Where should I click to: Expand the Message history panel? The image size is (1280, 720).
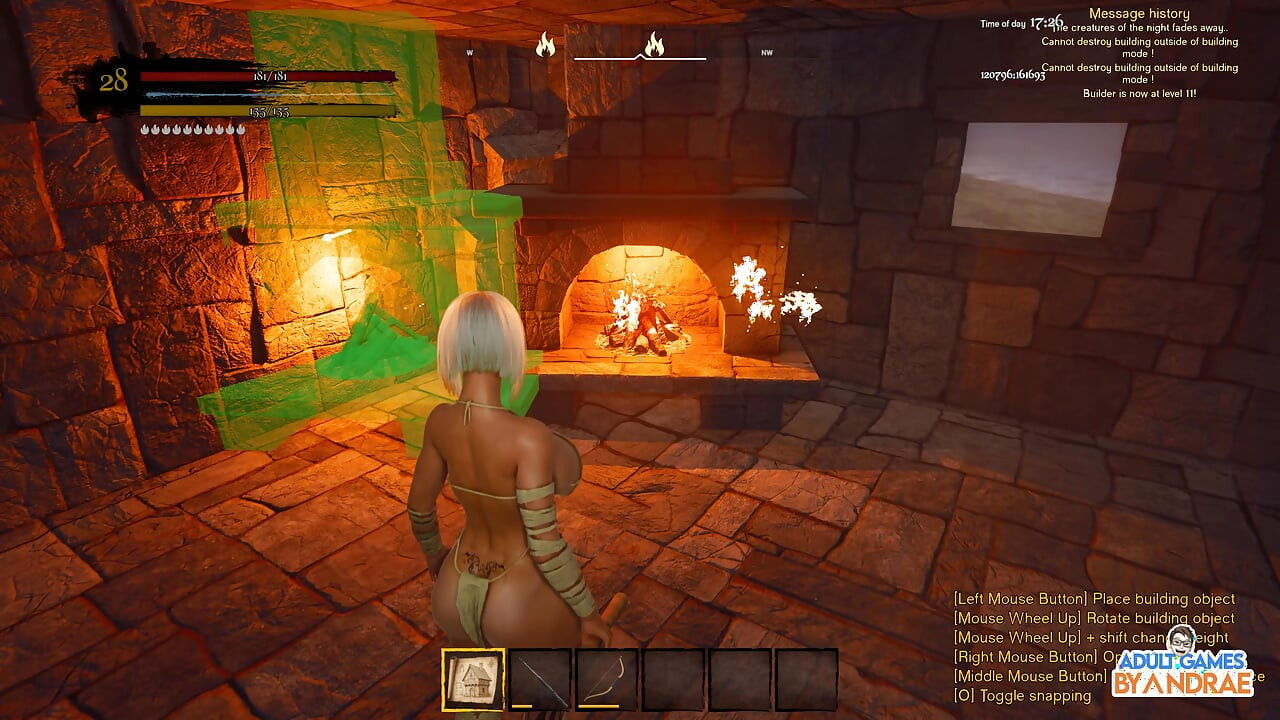[1139, 12]
